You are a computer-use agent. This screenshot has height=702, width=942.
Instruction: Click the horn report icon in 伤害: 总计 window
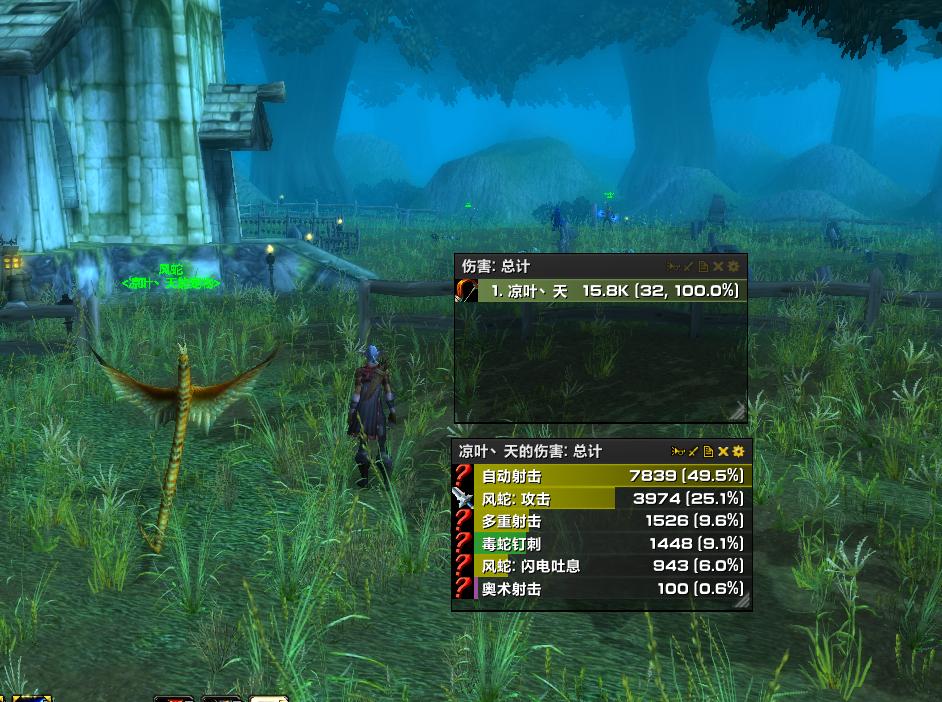(674, 267)
